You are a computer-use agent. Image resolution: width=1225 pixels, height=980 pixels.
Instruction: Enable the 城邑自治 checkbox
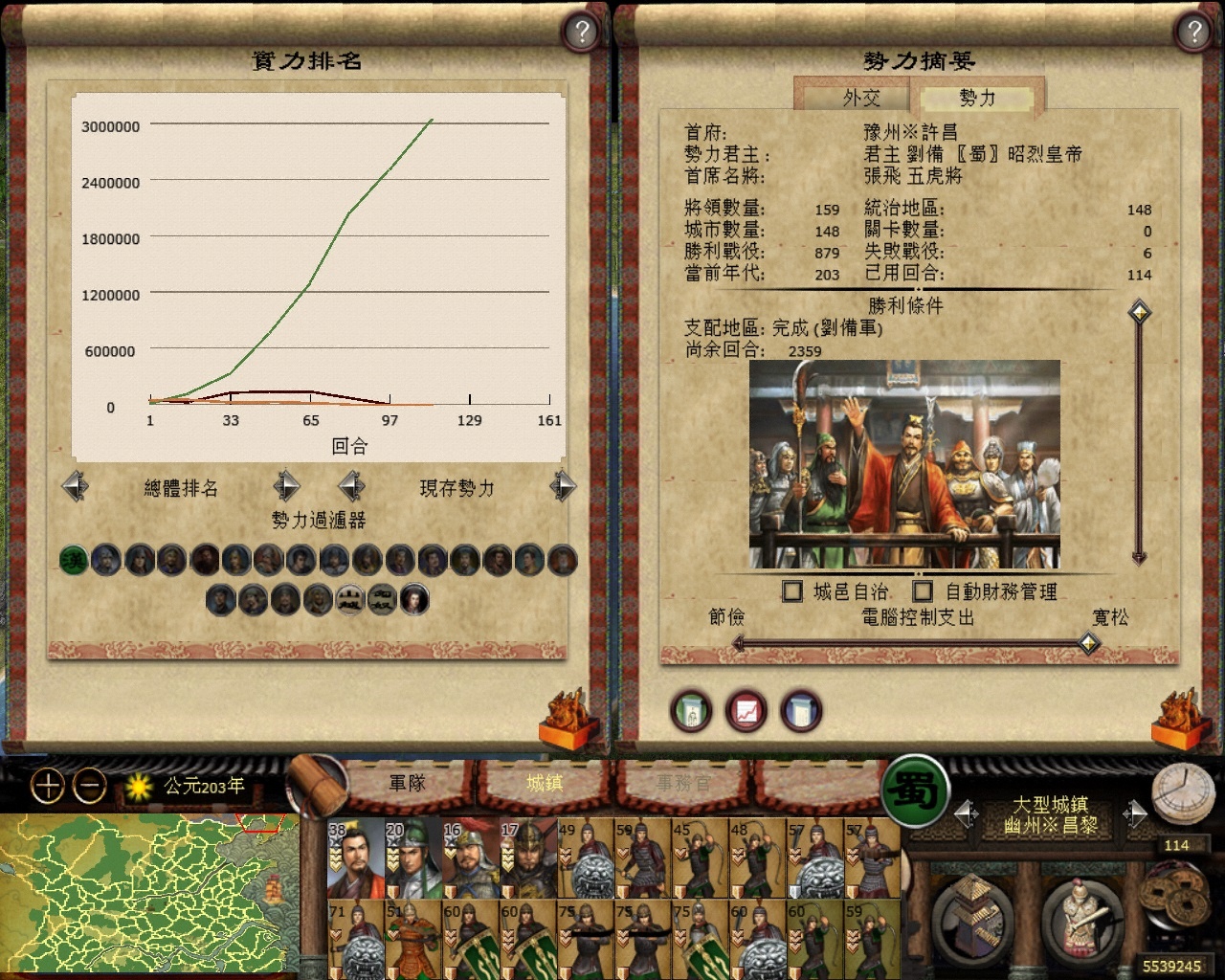792,591
